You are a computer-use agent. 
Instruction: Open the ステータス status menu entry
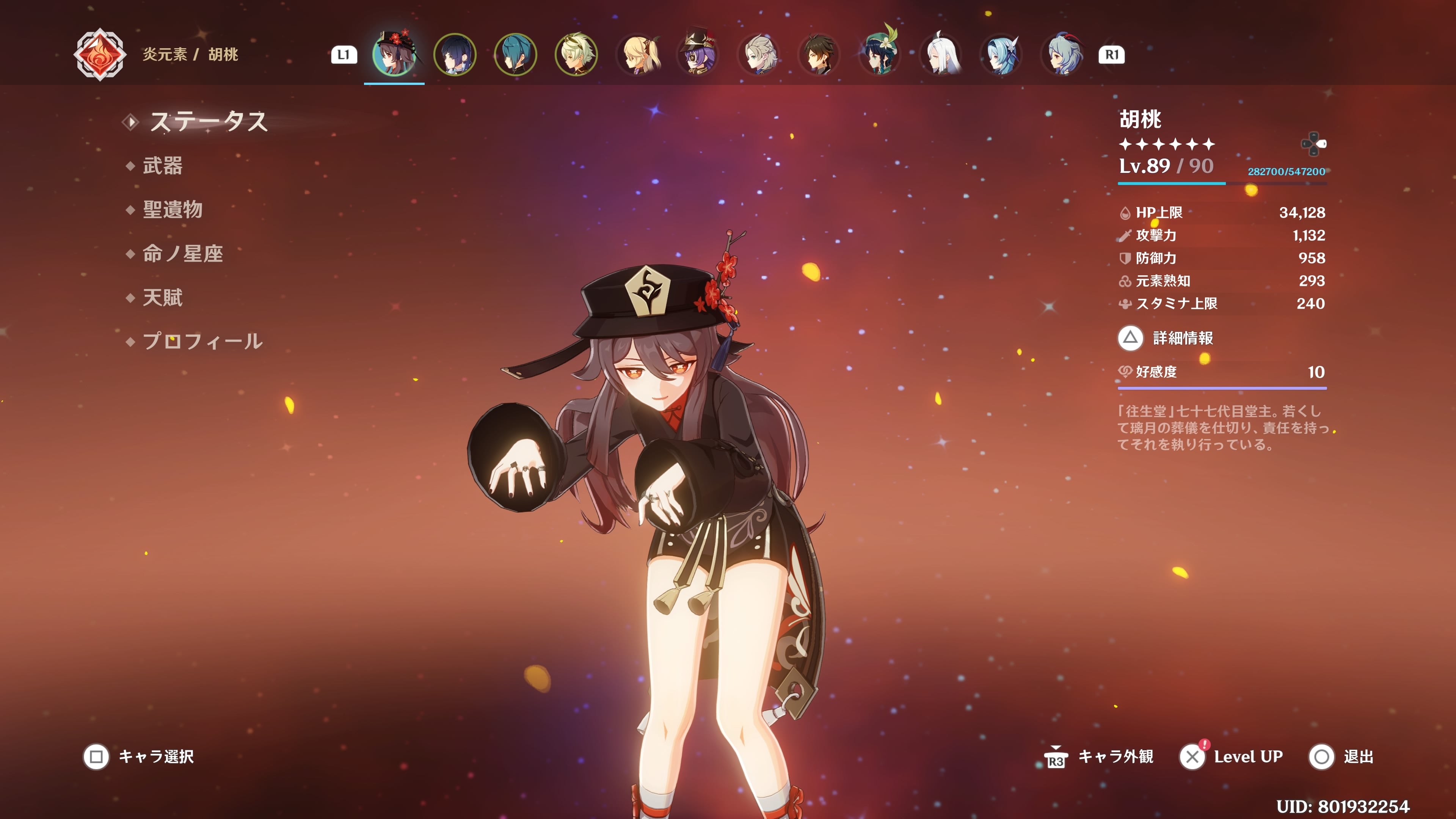pyautogui.click(x=207, y=121)
